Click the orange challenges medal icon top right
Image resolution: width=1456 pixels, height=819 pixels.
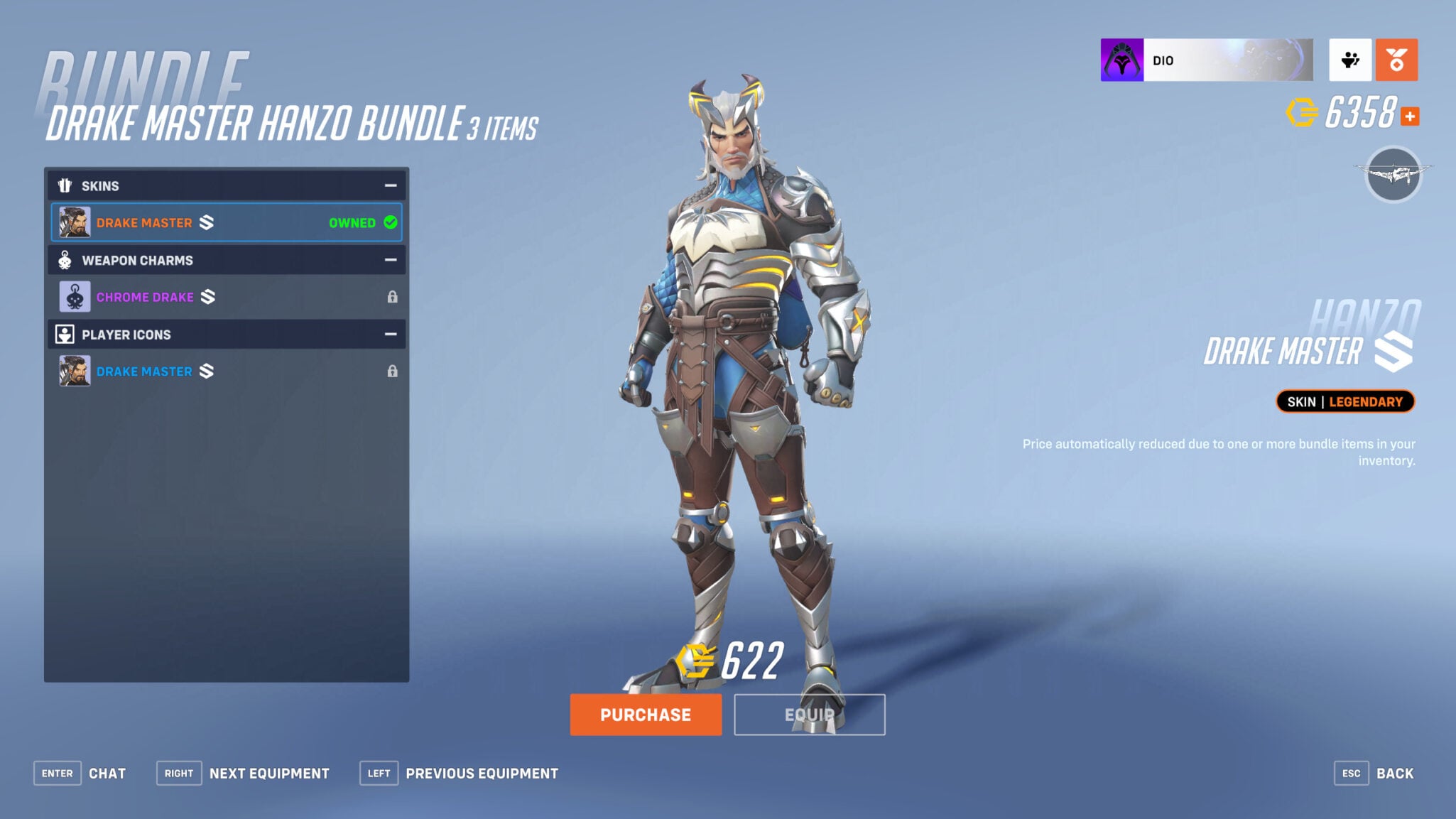(x=1396, y=60)
